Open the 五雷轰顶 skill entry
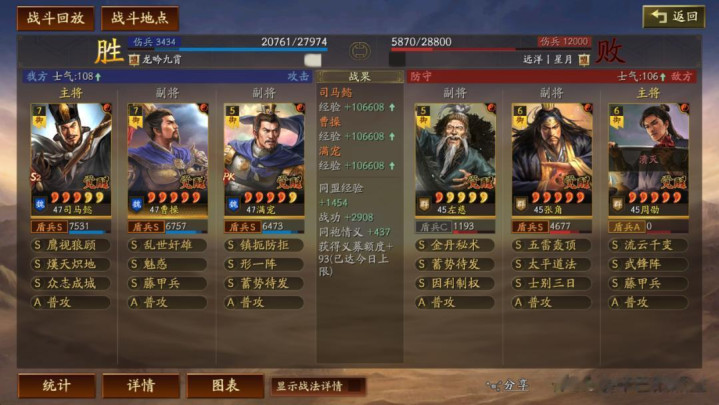The height and width of the screenshot is (405, 719). (x=552, y=245)
